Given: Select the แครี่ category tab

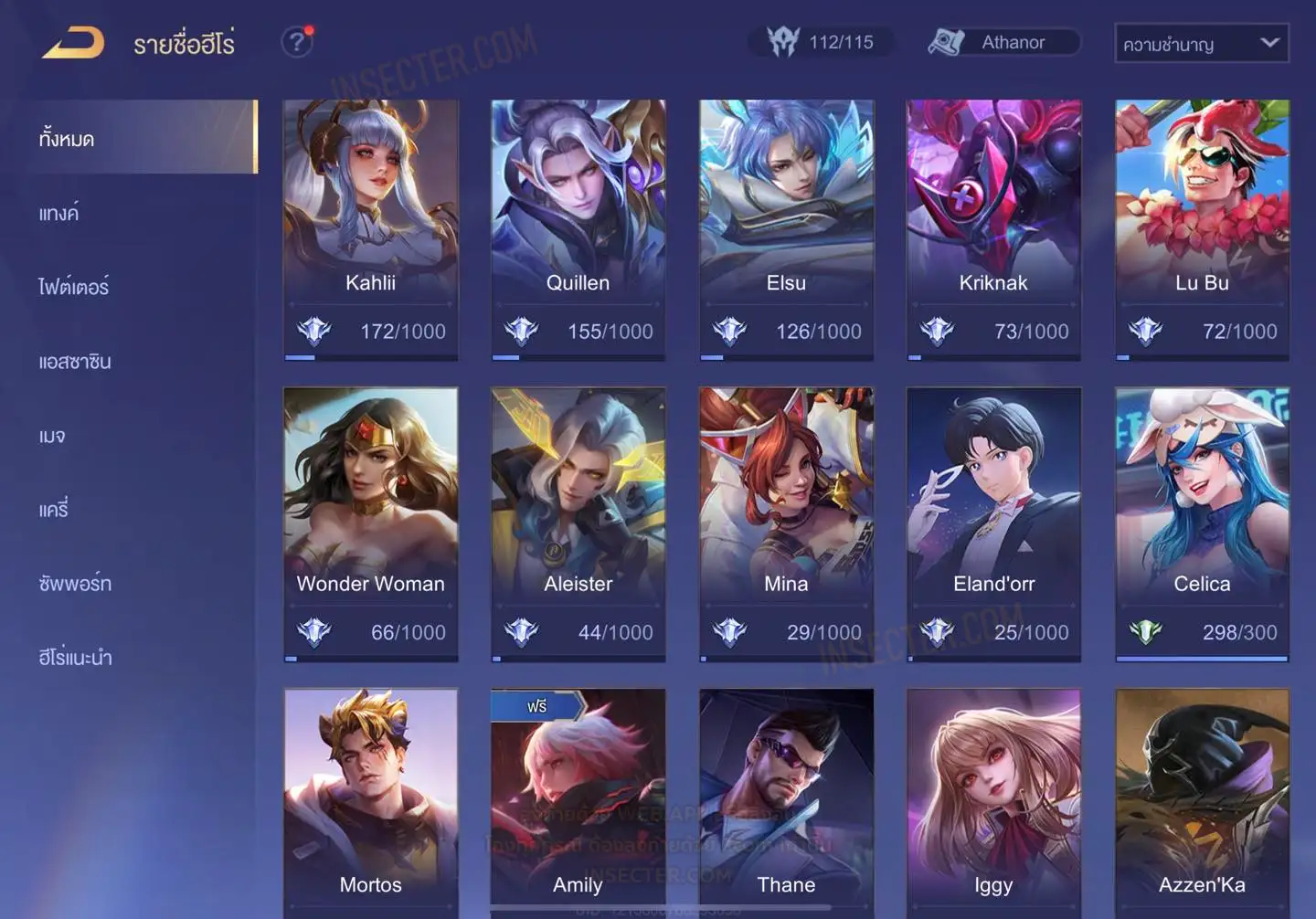Looking at the screenshot, I should (54, 510).
